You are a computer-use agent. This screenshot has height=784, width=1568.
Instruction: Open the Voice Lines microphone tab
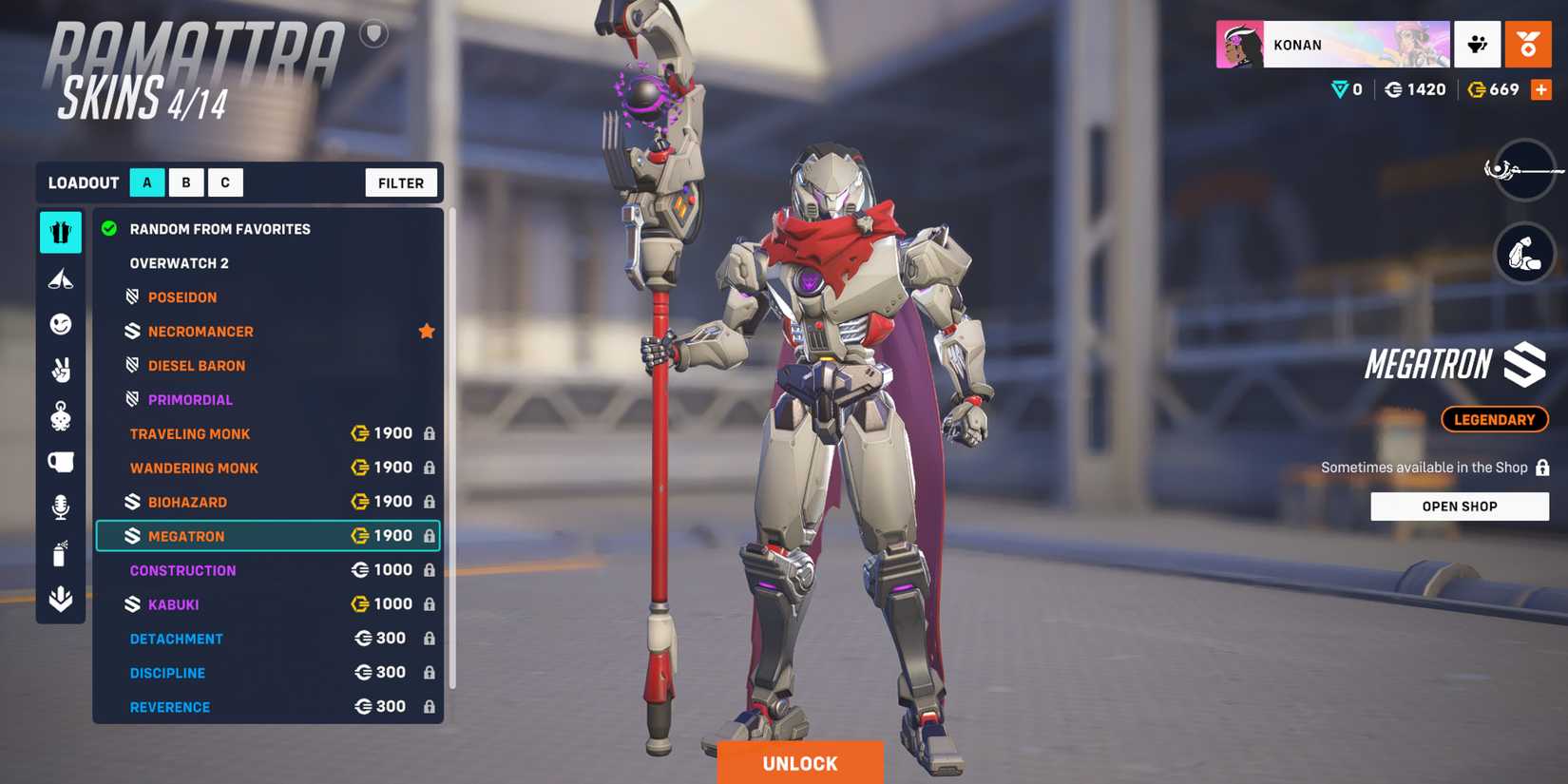coord(60,507)
